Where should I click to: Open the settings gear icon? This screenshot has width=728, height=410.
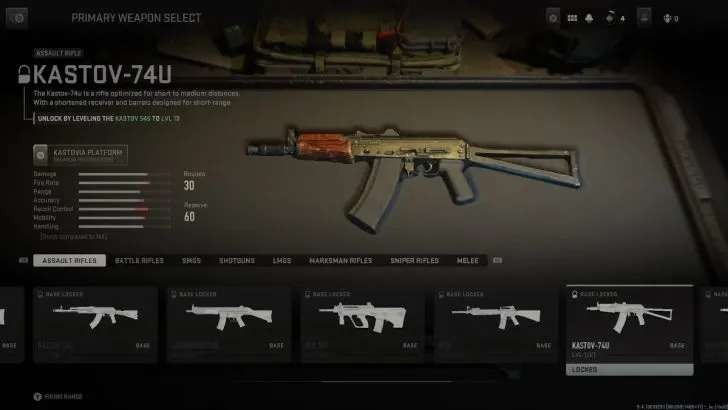click(553, 18)
